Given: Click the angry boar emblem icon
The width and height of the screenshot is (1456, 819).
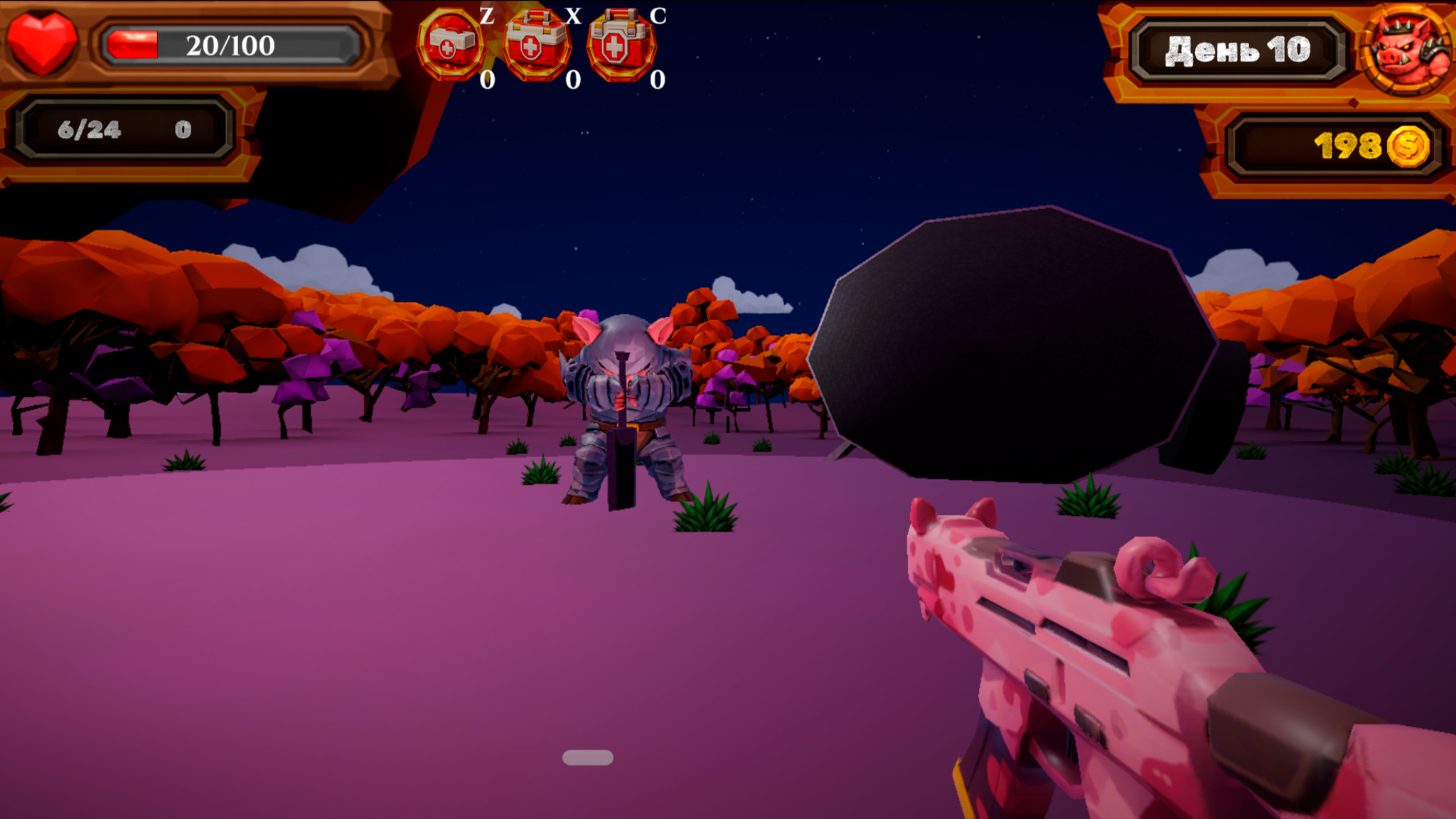Looking at the screenshot, I should [x=1406, y=48].
